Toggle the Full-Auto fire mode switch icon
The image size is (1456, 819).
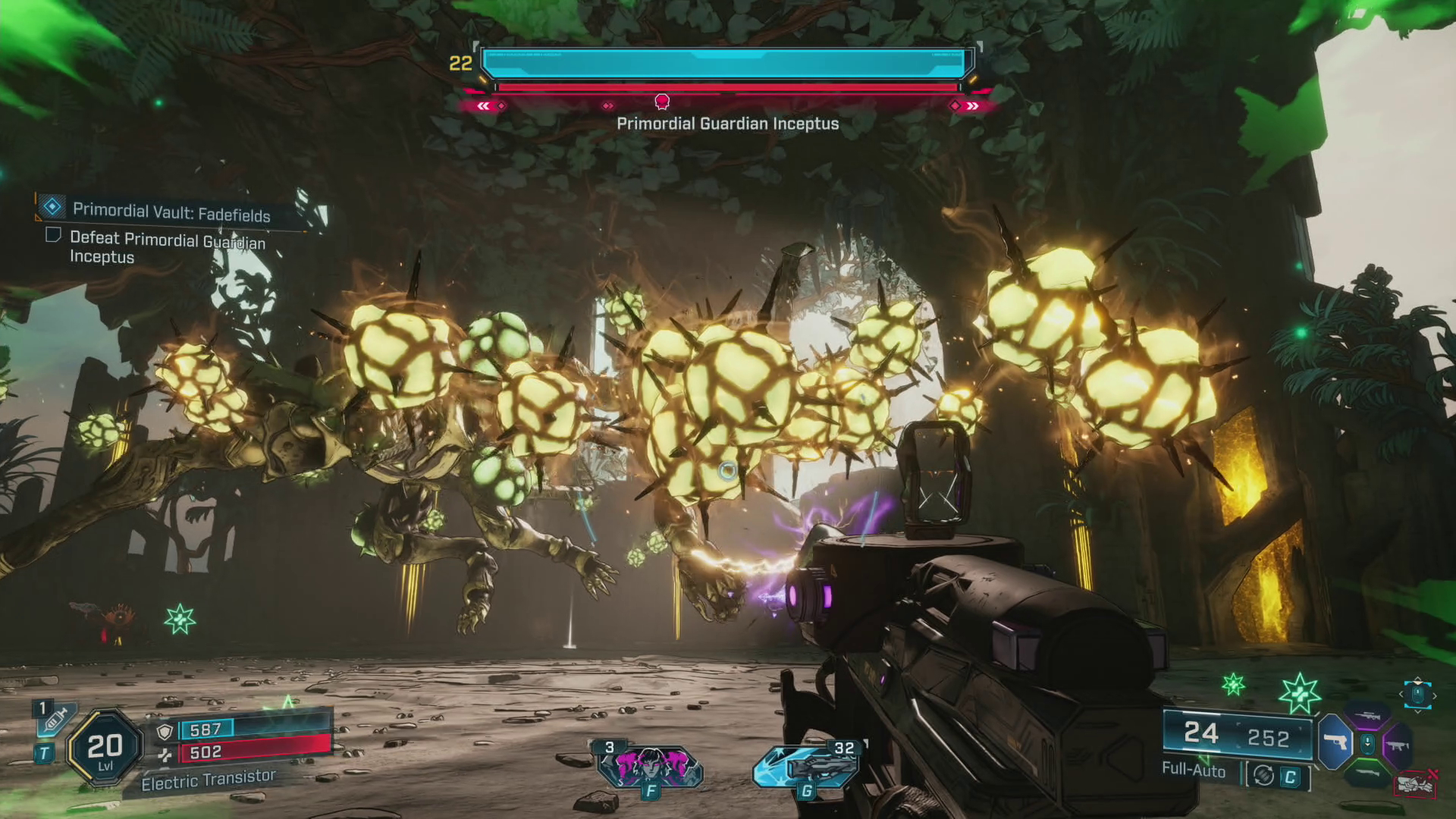1263,775
